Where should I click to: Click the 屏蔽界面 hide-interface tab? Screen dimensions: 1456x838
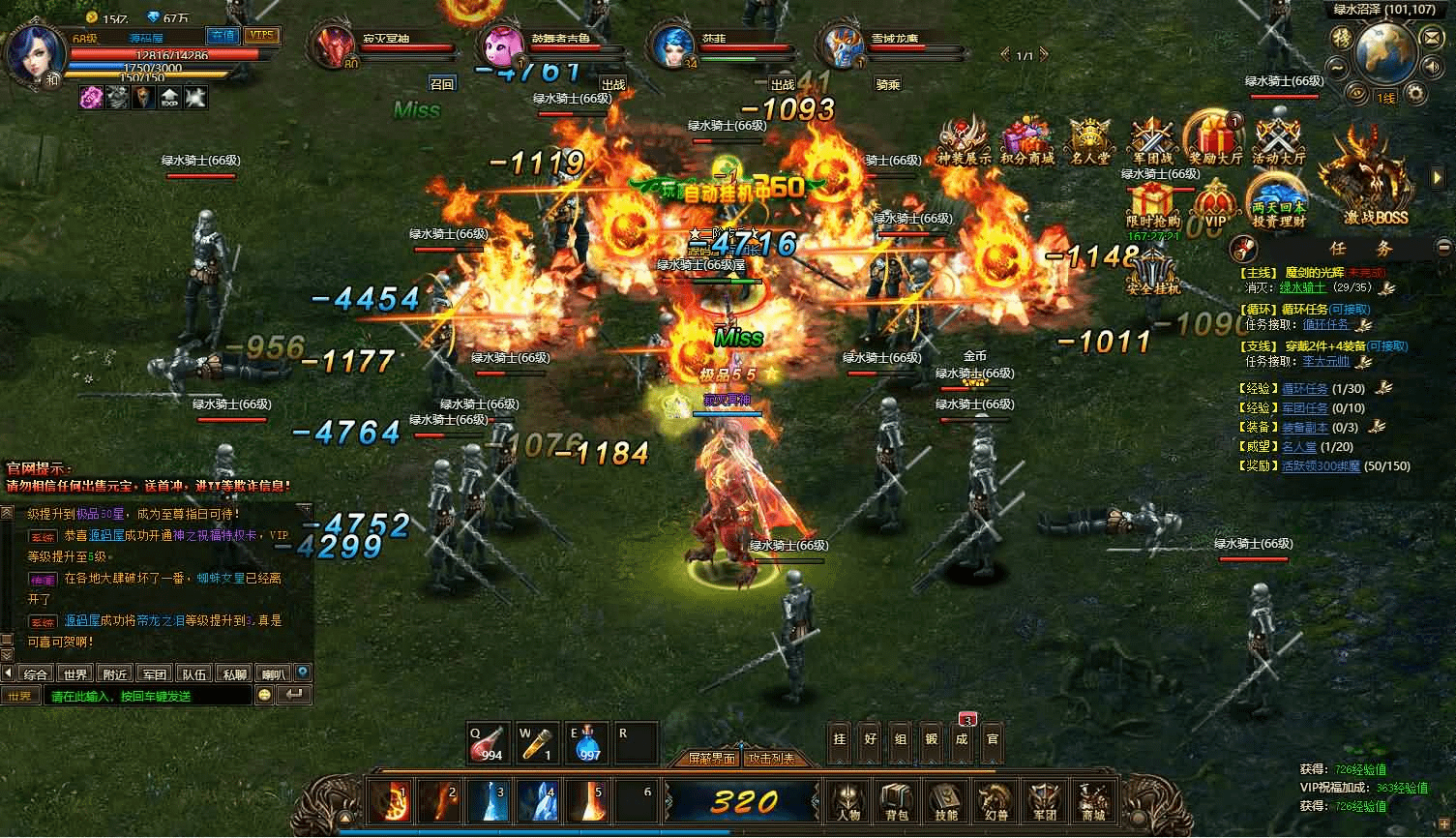[x=712, y=759]
